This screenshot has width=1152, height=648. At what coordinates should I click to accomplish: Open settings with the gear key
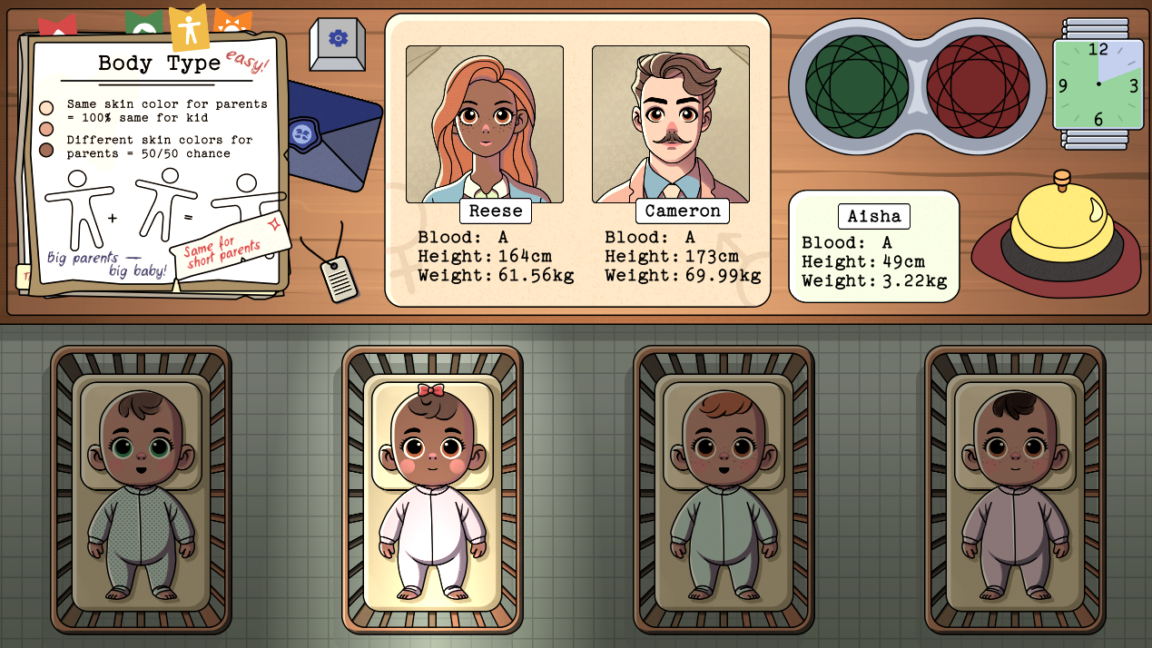337,43
